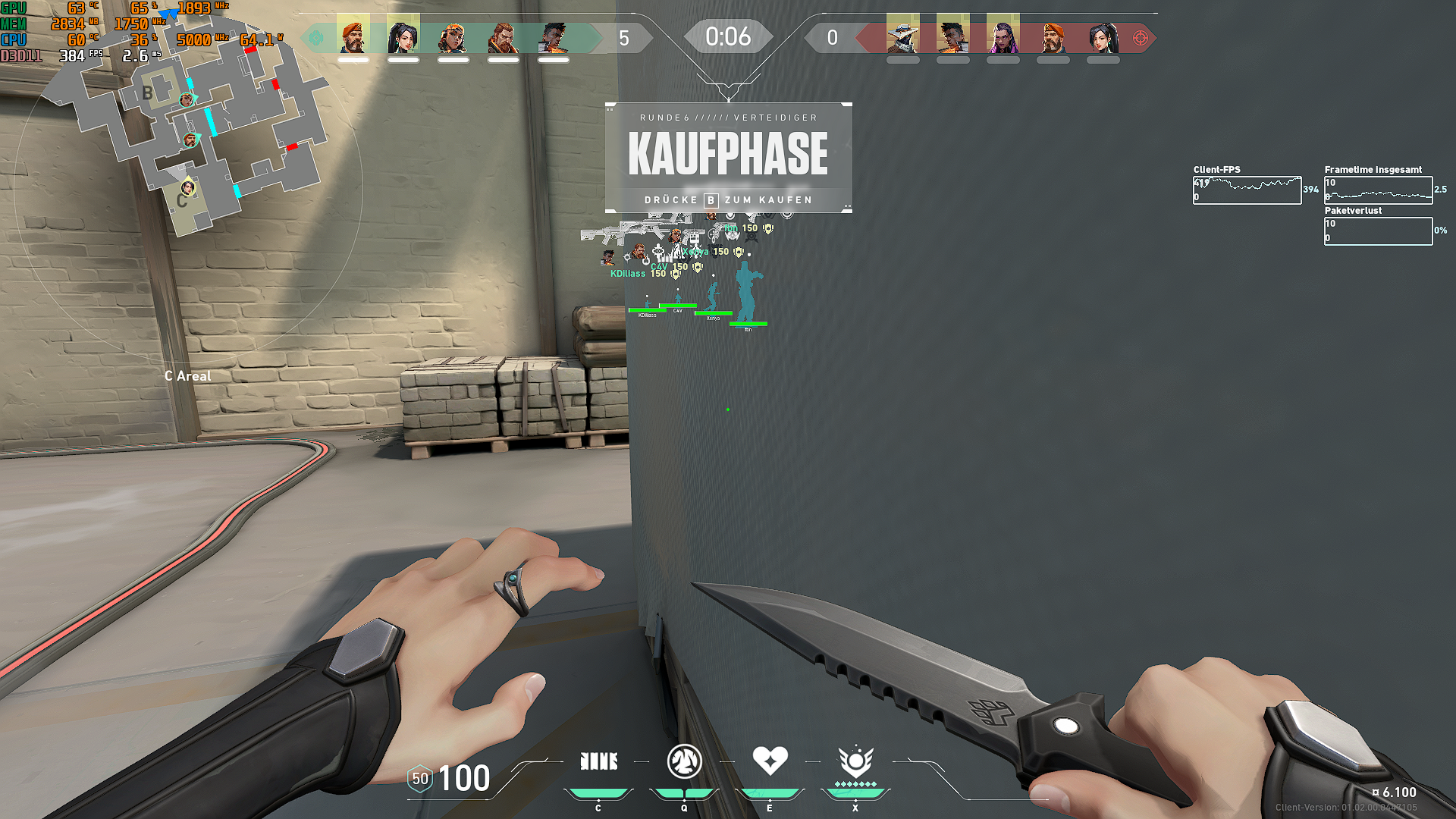Screen dimensions: 1456x819
Task: Click KDiliass's green health bar
Action: point(648,310)
